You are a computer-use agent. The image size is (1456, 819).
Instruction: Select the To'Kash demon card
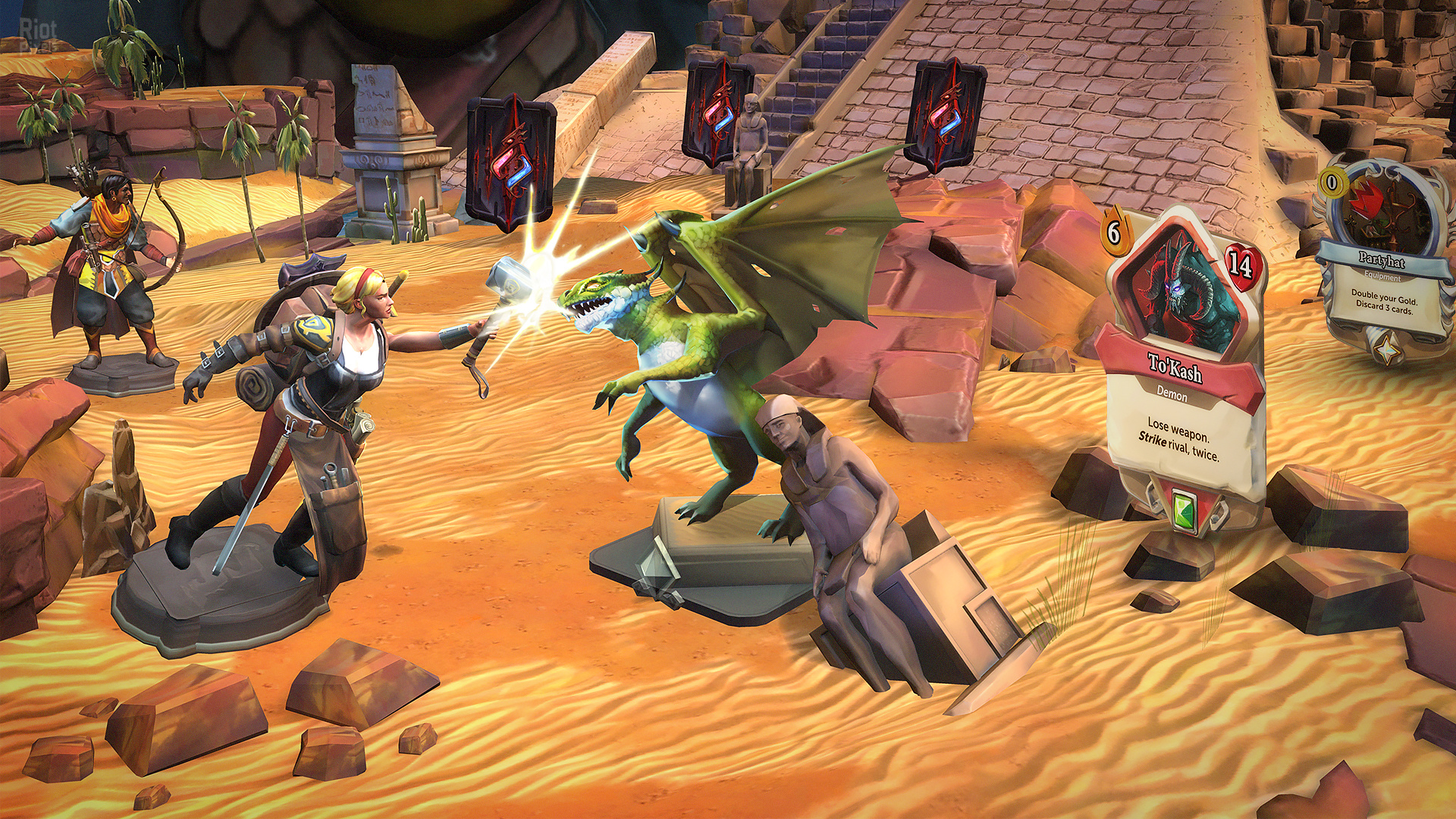pos(1179,364)
